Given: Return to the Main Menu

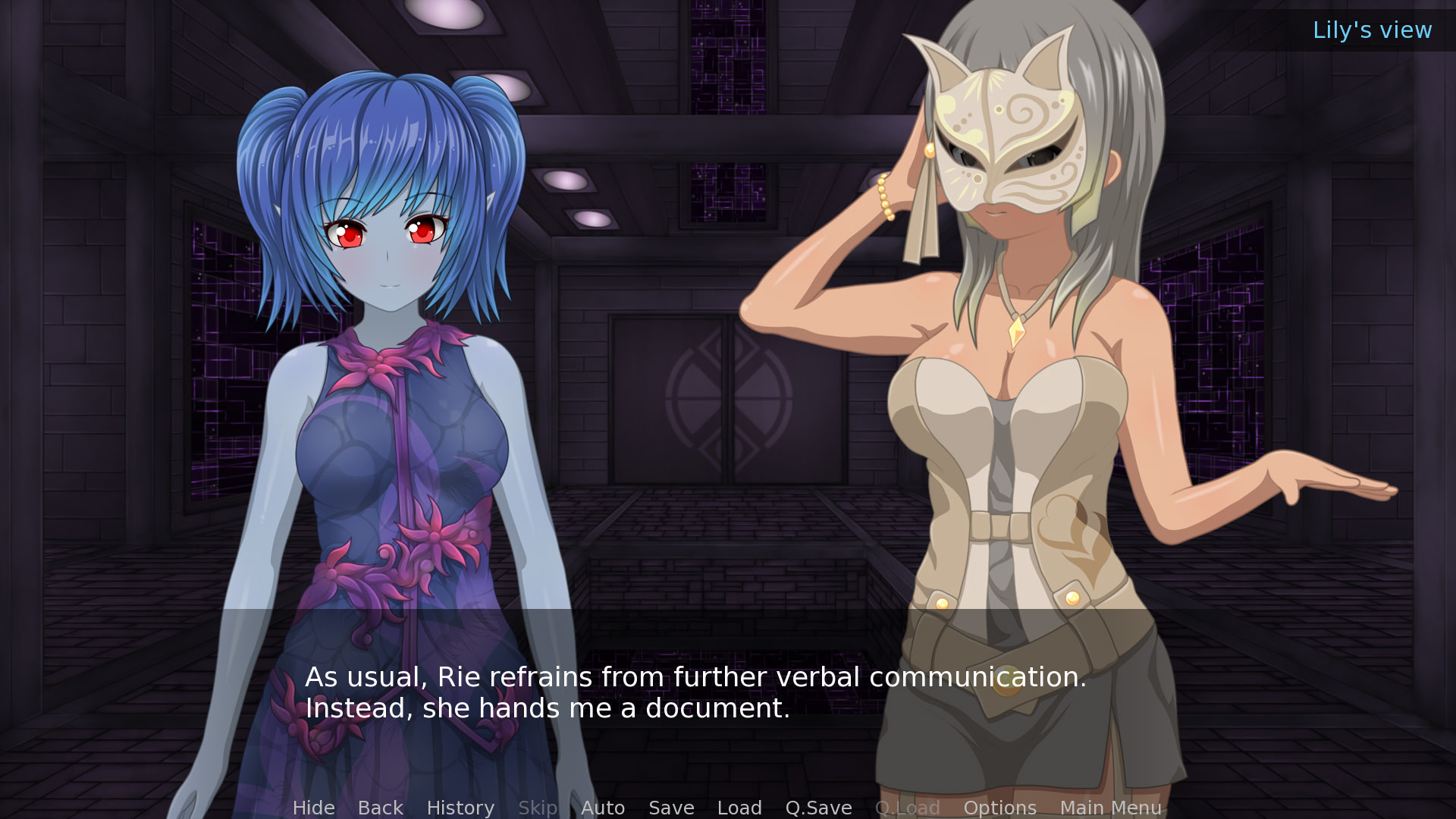Looking at the screenshot, I should (1110, 808).
